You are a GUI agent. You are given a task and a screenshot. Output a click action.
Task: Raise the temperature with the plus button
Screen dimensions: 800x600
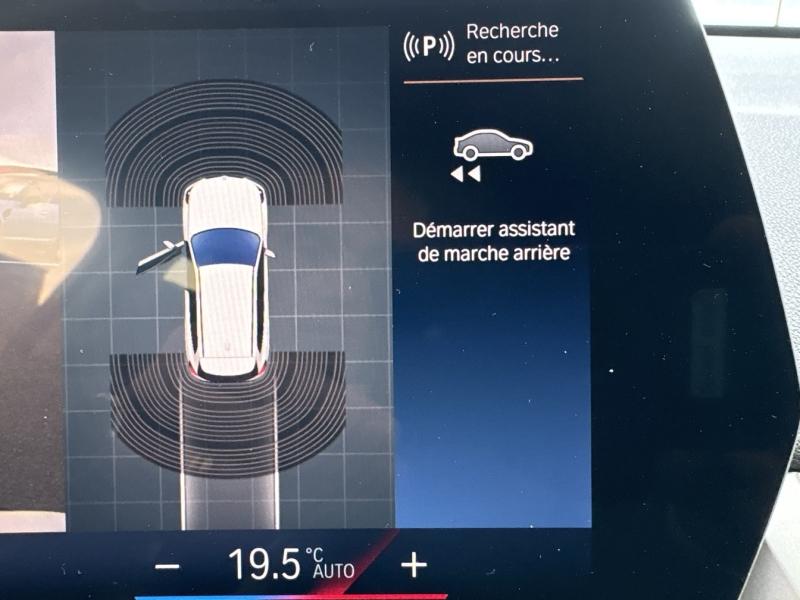pos(414,565)
